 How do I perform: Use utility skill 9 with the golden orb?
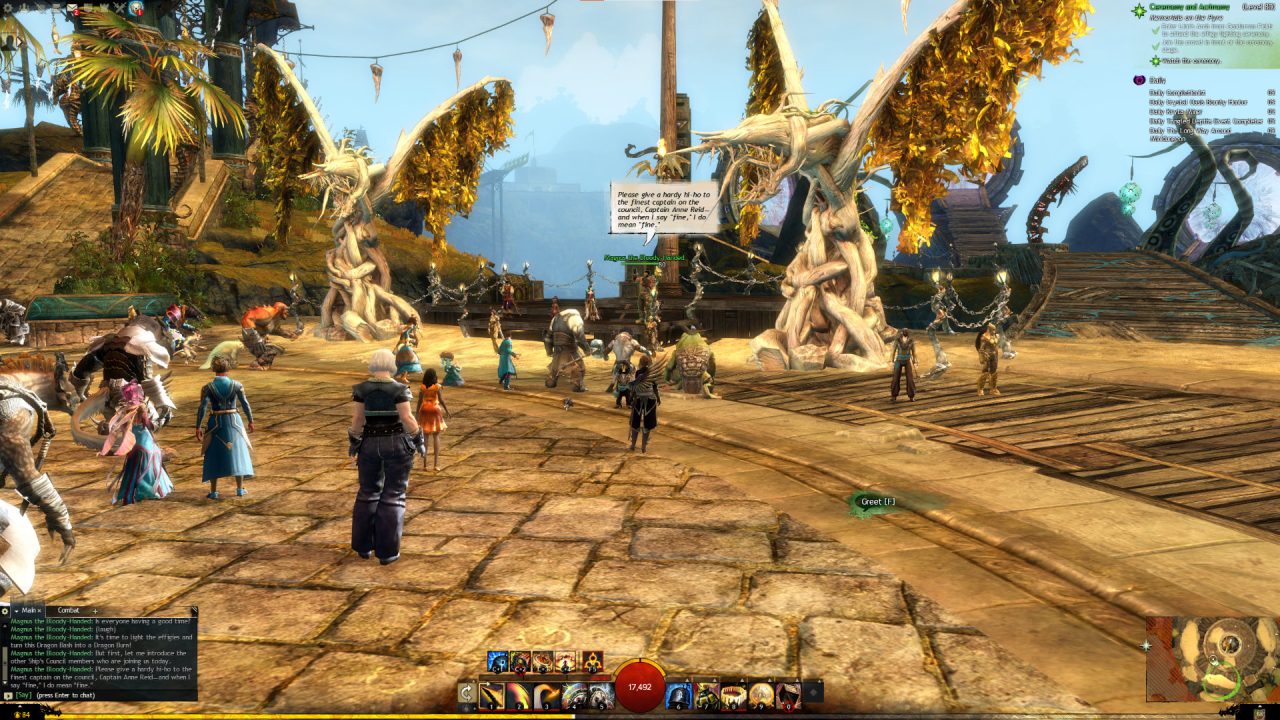(x=761, y=695)
